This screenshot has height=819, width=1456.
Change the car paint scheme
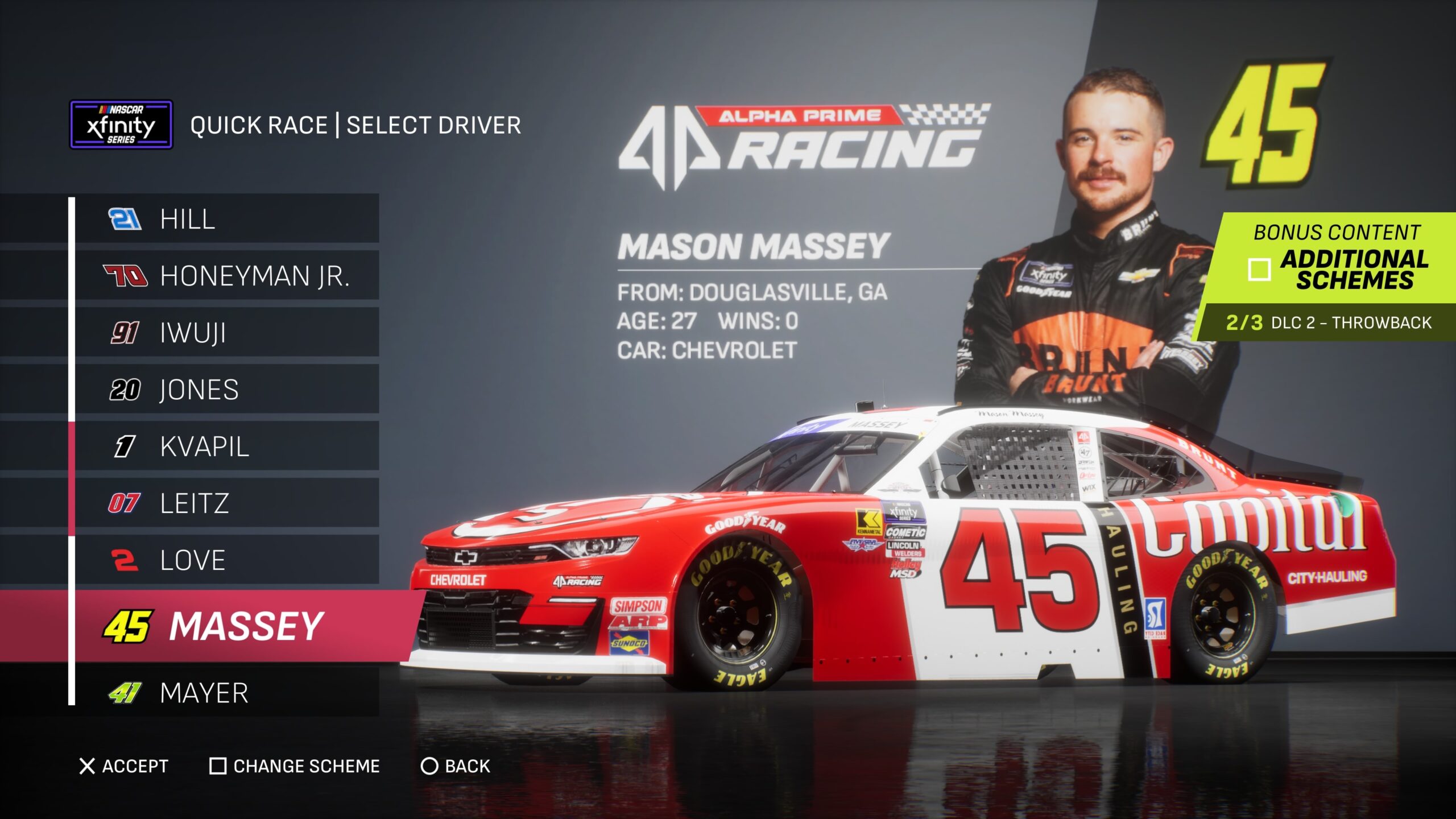[295, 766]
